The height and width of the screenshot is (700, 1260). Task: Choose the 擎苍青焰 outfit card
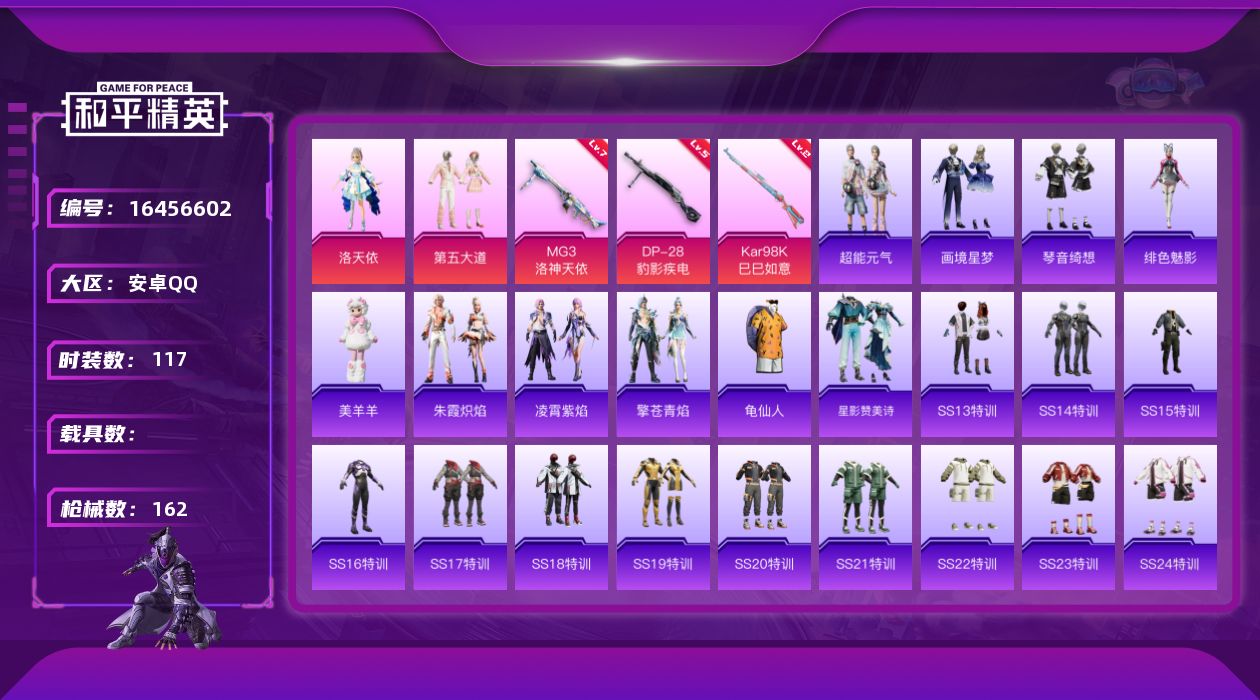click(663, 364)
